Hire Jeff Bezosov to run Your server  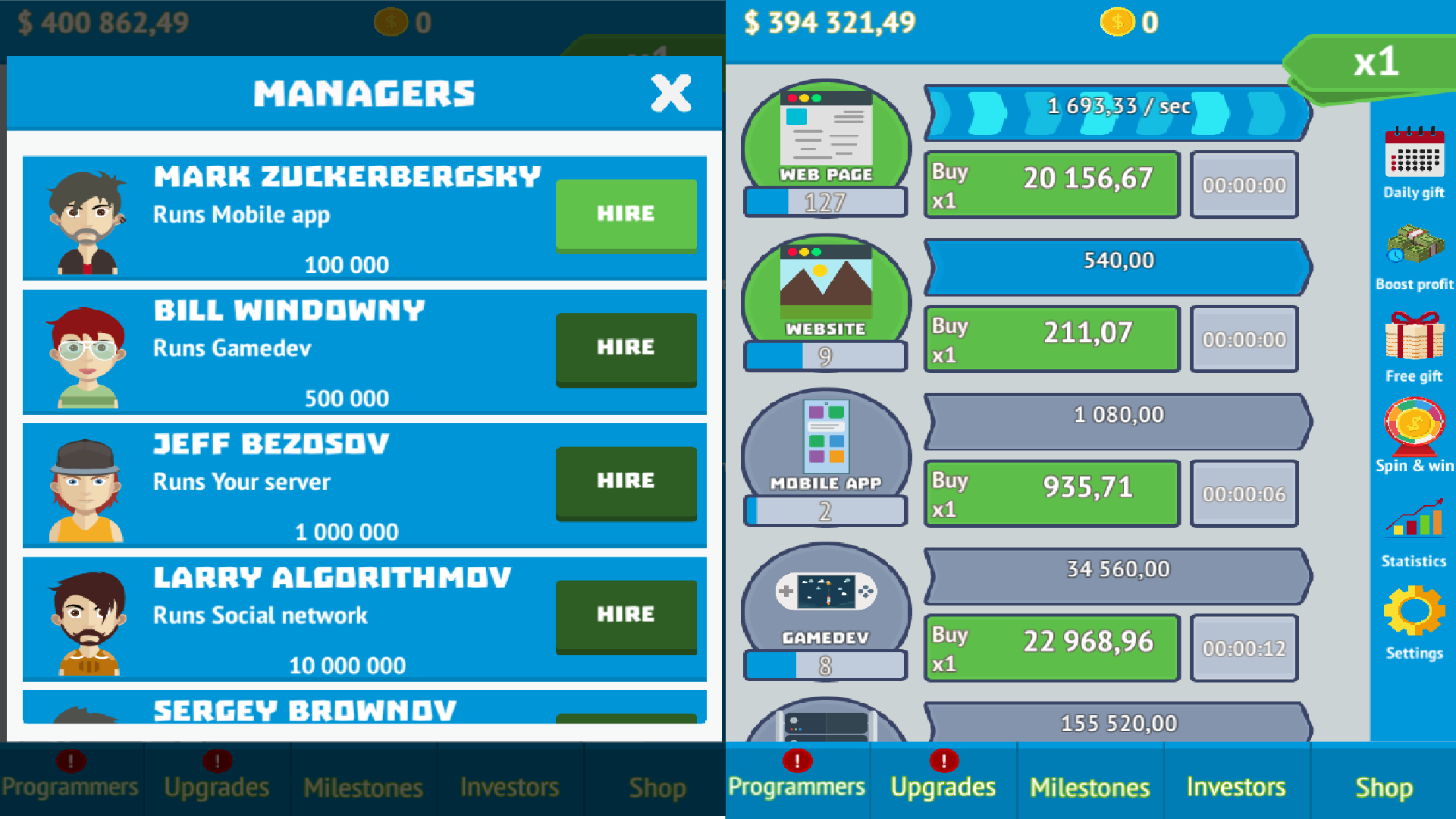(x=626, y=481)
